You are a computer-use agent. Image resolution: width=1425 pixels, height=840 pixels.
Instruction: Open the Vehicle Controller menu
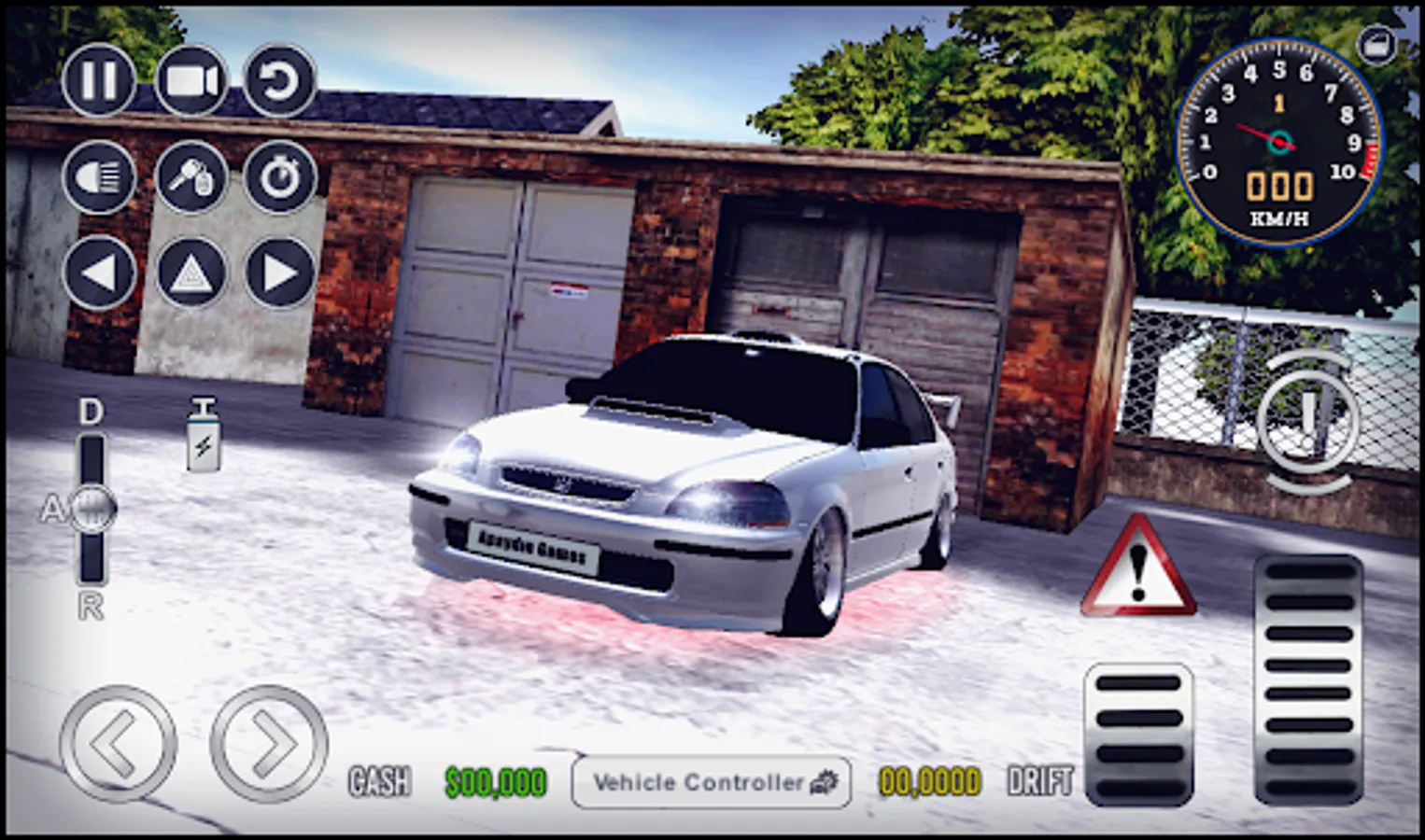(x=712, y=783)
